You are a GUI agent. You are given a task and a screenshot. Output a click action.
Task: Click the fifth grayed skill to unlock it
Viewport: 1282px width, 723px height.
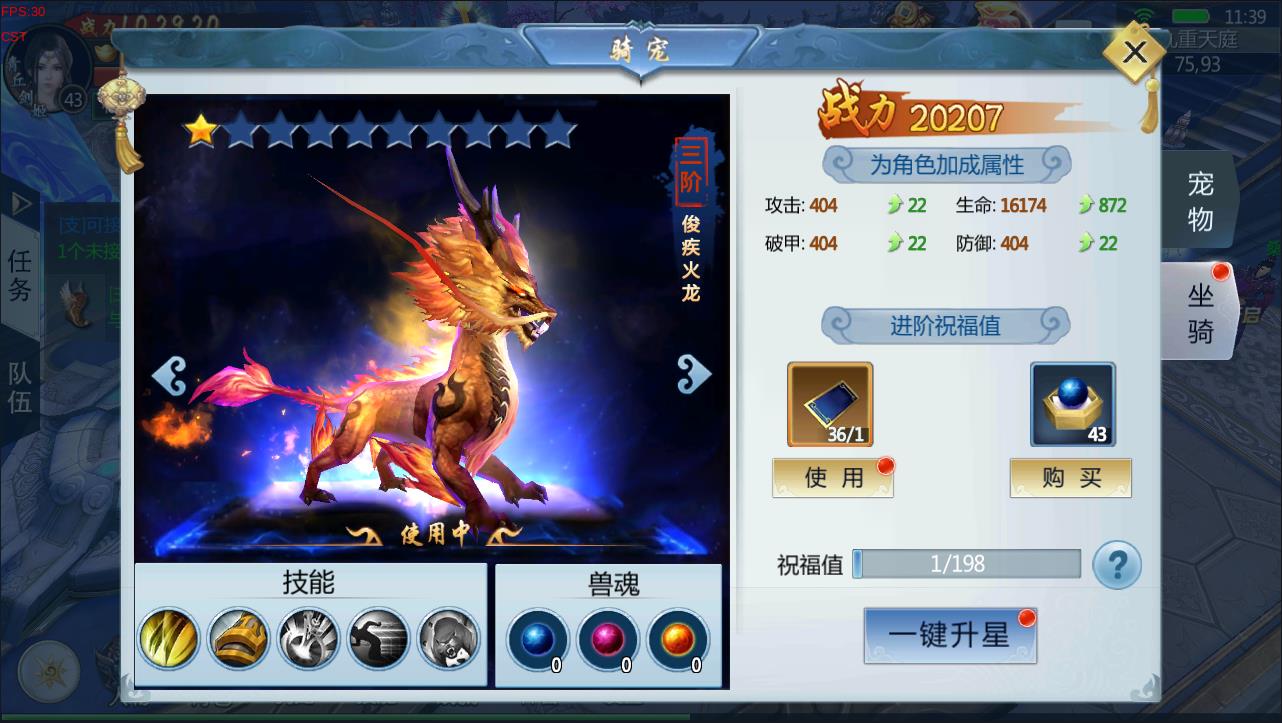click(x=447, y=640)
